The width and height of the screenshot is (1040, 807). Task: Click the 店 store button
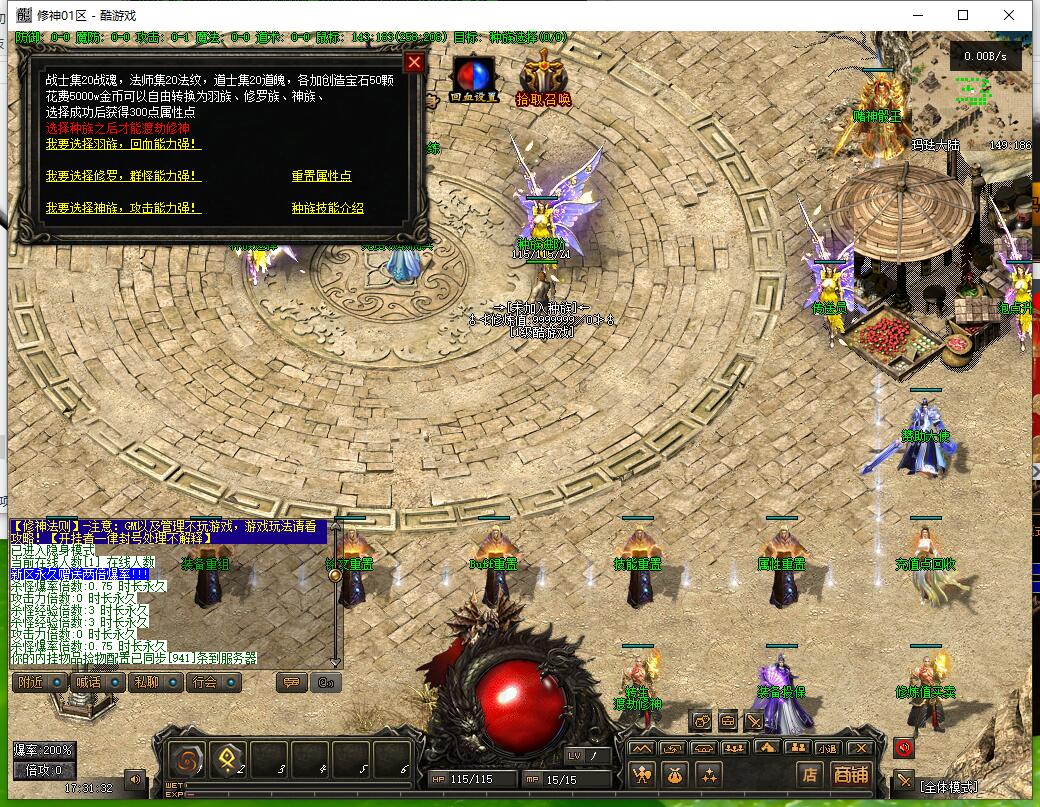pyautogui.click(x=810, y=774)
